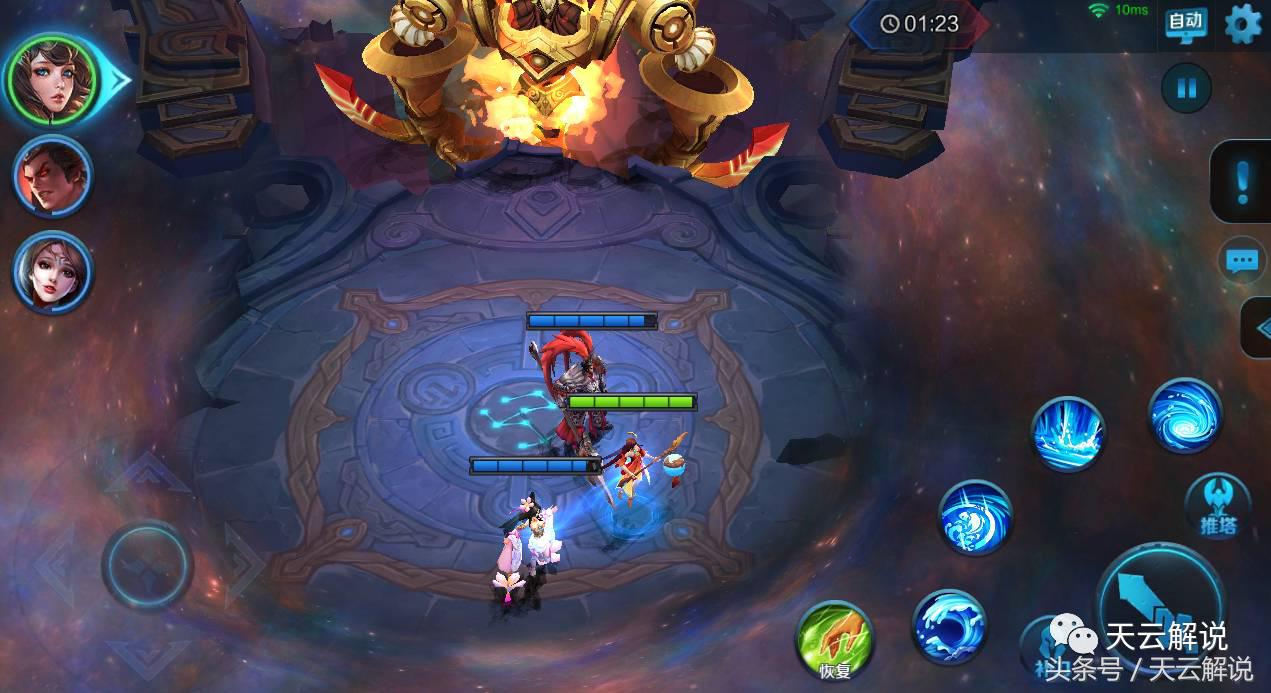Toggle the 自动 auto-battle button
Image resolution: width=1271 pixels, height=693 pixels.
pos(1186,23)
